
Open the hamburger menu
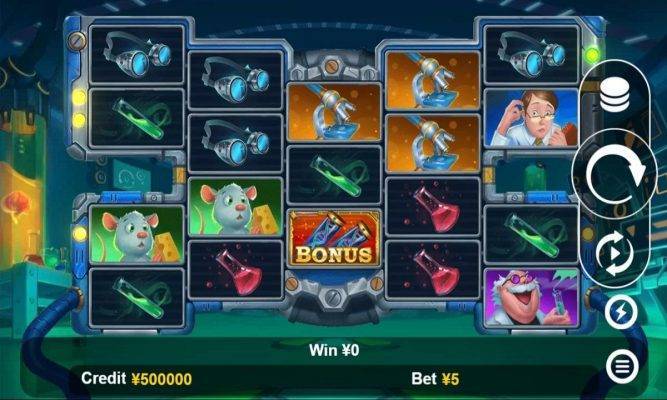coord(621,367)
